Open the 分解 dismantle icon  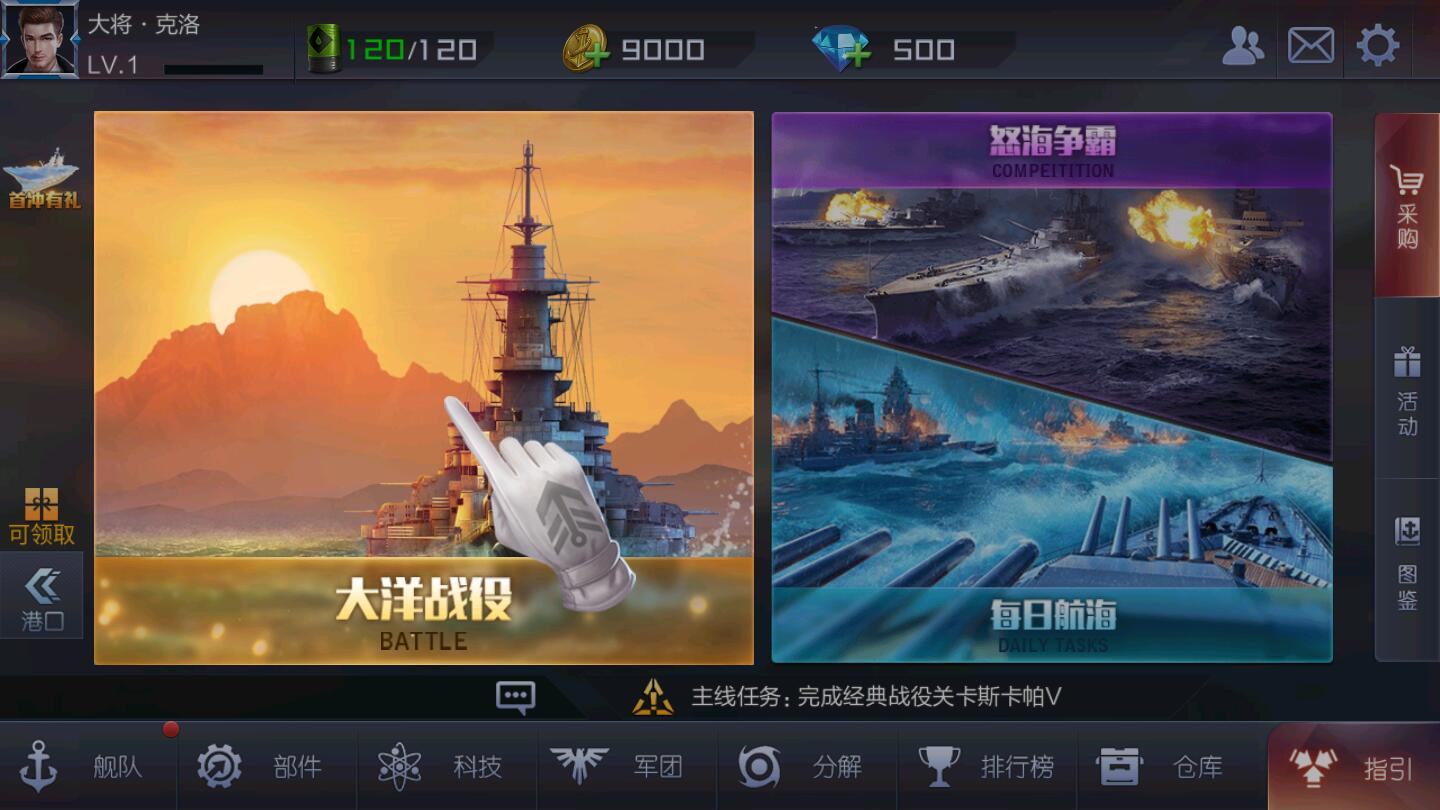761,767
